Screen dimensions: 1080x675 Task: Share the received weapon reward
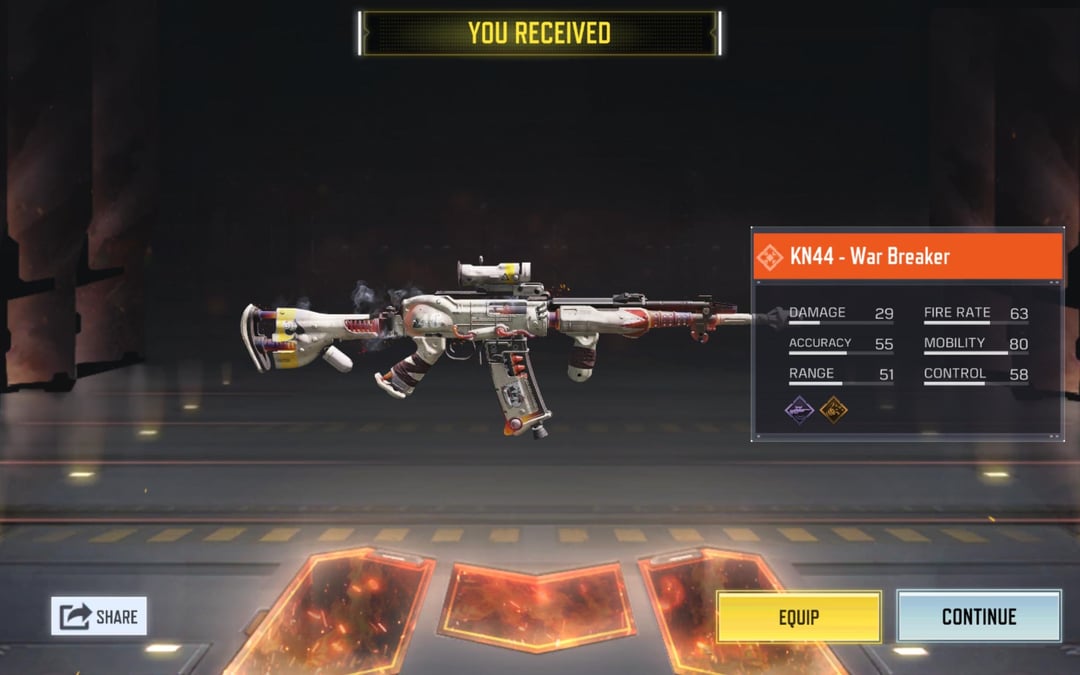99,616
